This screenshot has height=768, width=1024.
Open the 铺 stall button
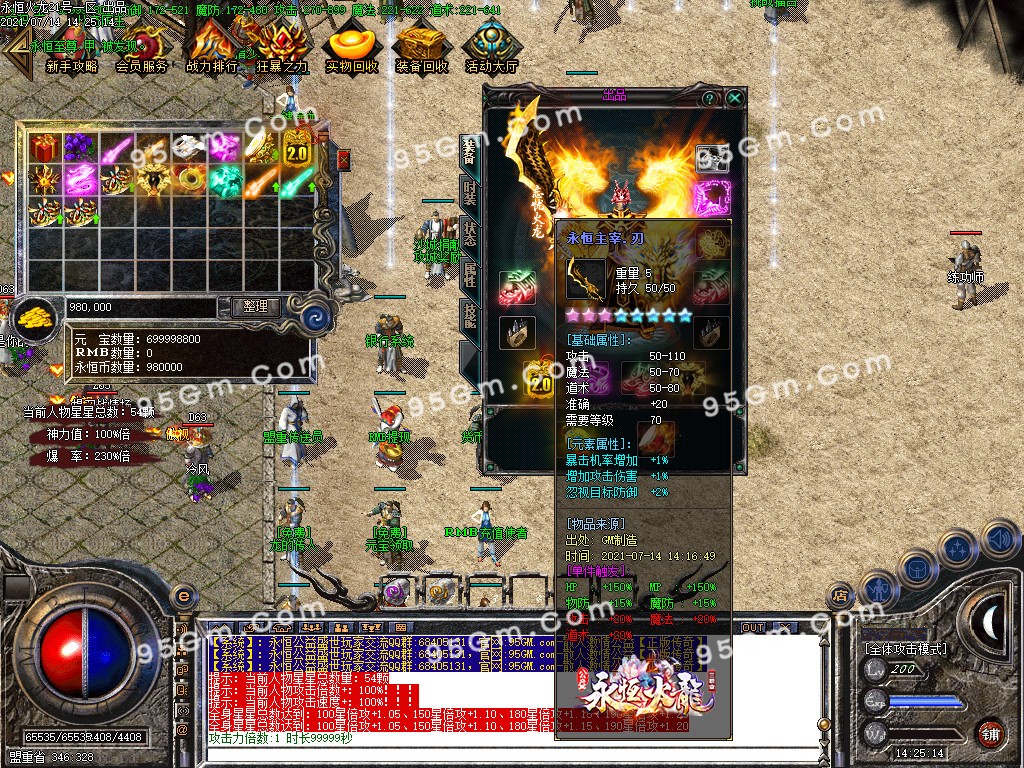tap(990, 731)
